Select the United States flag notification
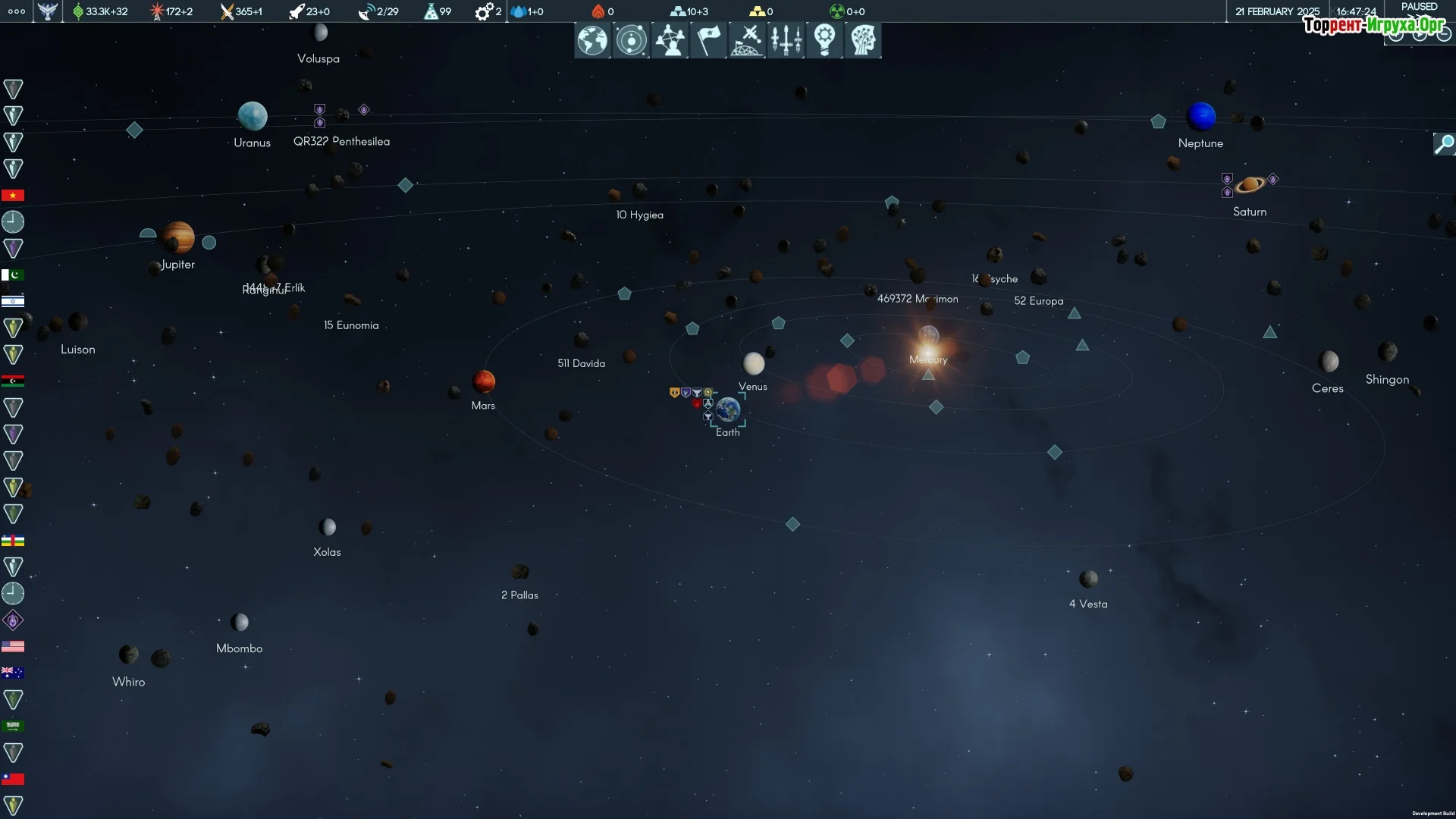Image resolution: width=1456 pixels, height=819 pixels. 13,647
